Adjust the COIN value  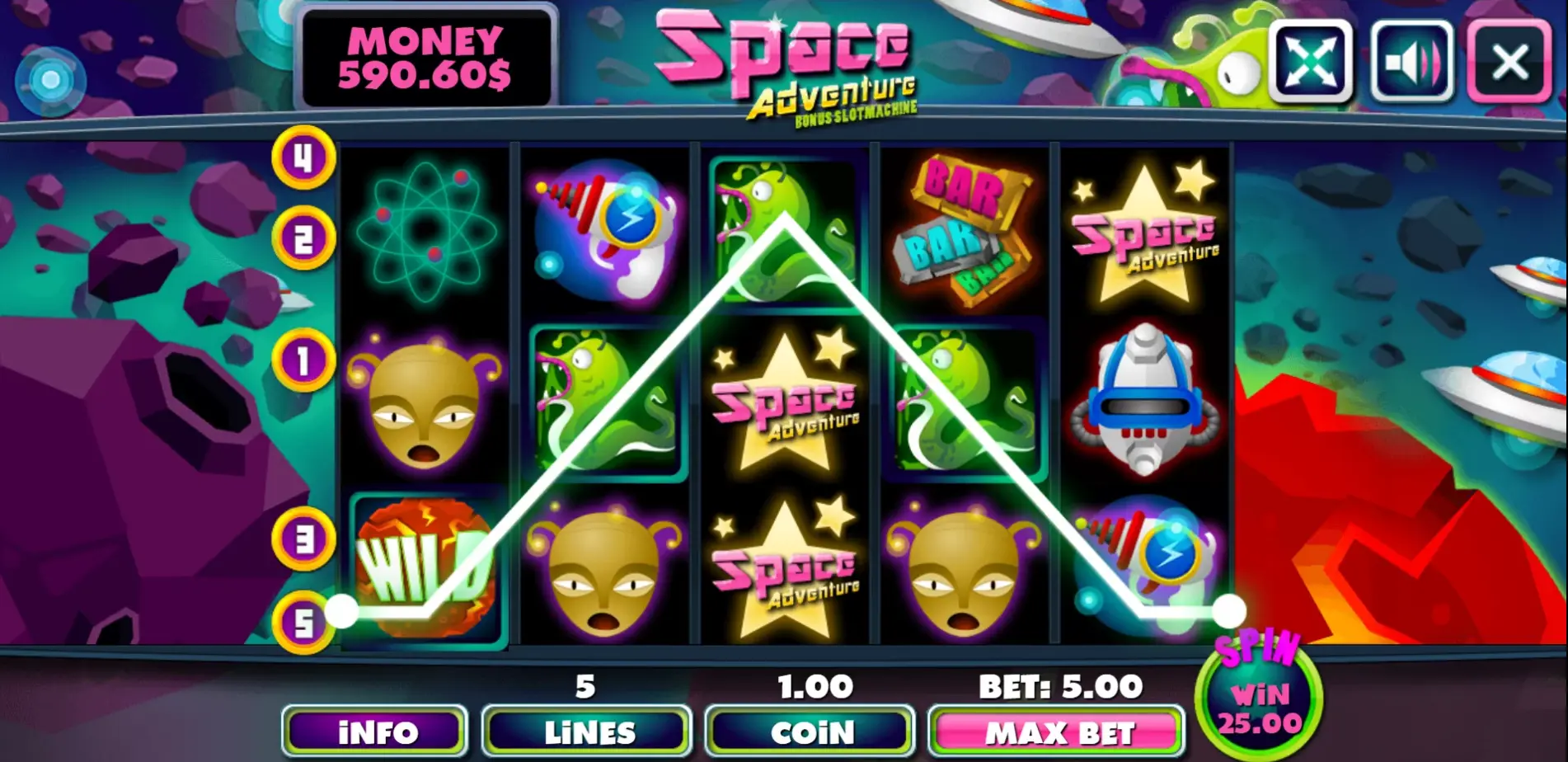click(x=810, y=731)
